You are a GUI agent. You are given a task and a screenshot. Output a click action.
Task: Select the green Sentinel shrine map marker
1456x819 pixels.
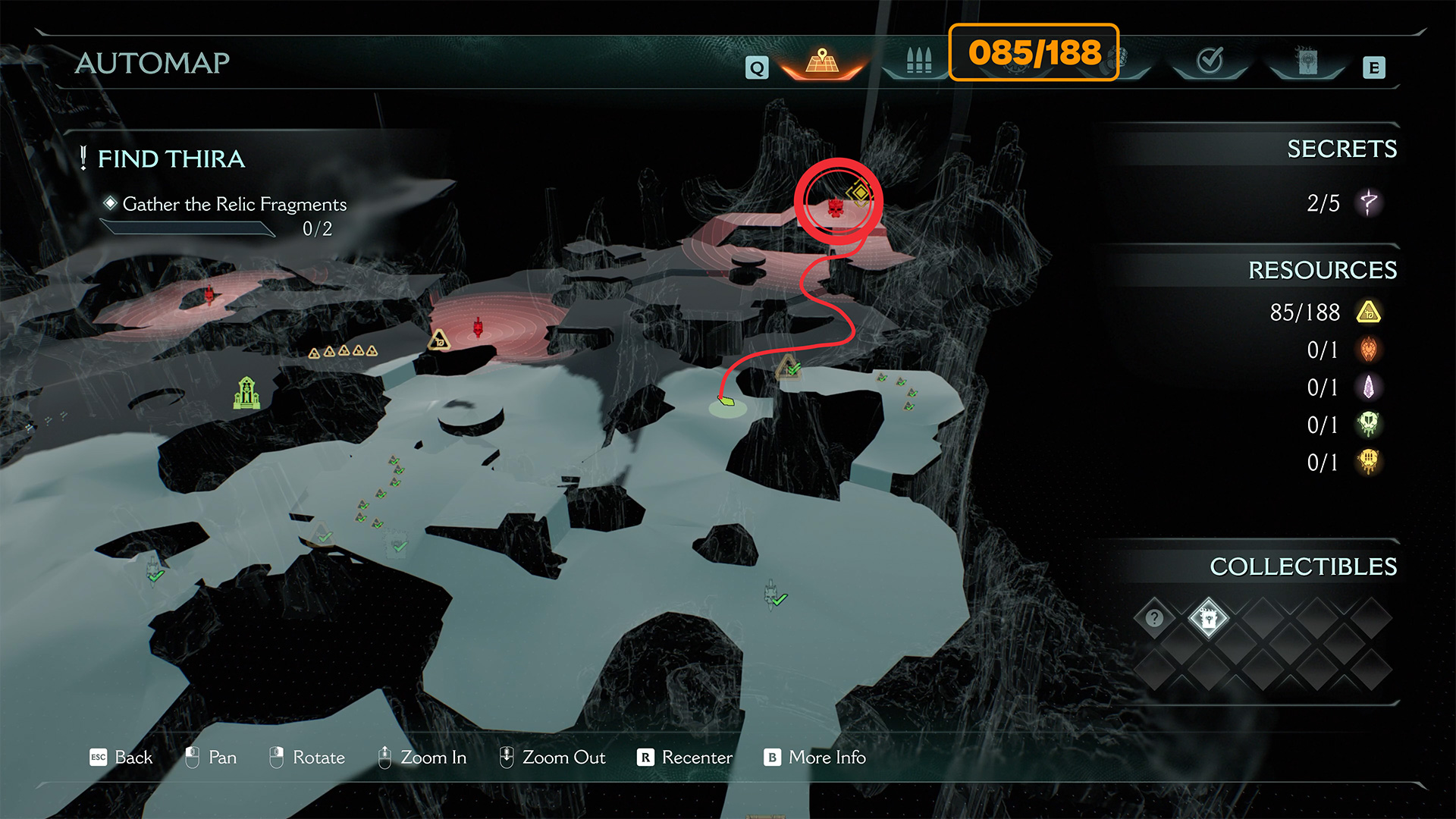[x=246, y=393]
